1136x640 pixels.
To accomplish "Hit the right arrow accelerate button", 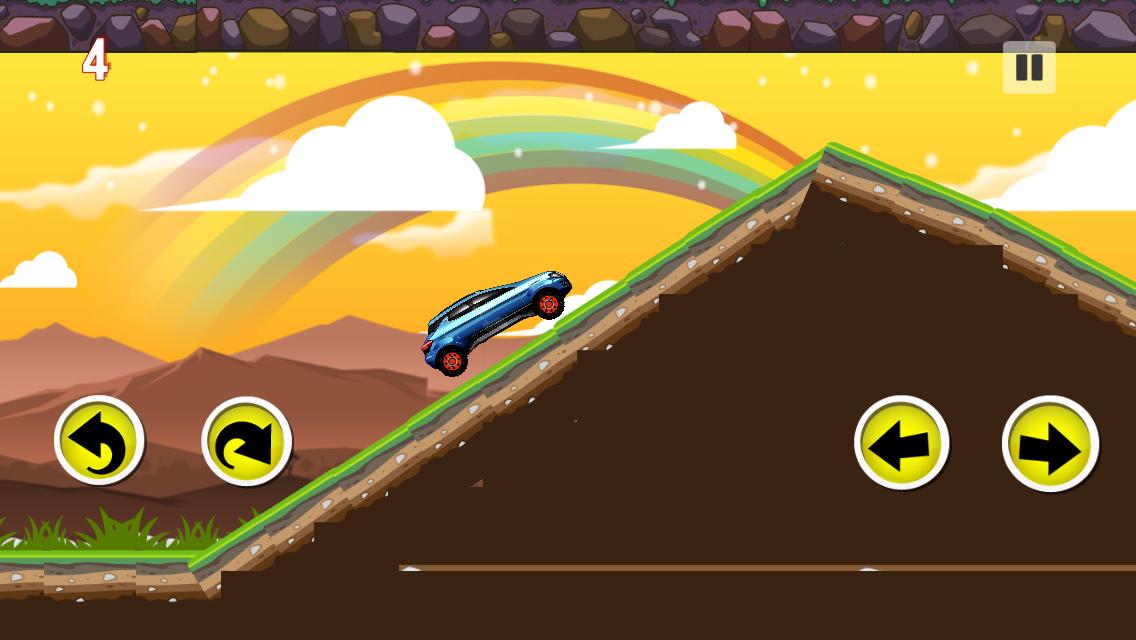I will point(1050,444).
